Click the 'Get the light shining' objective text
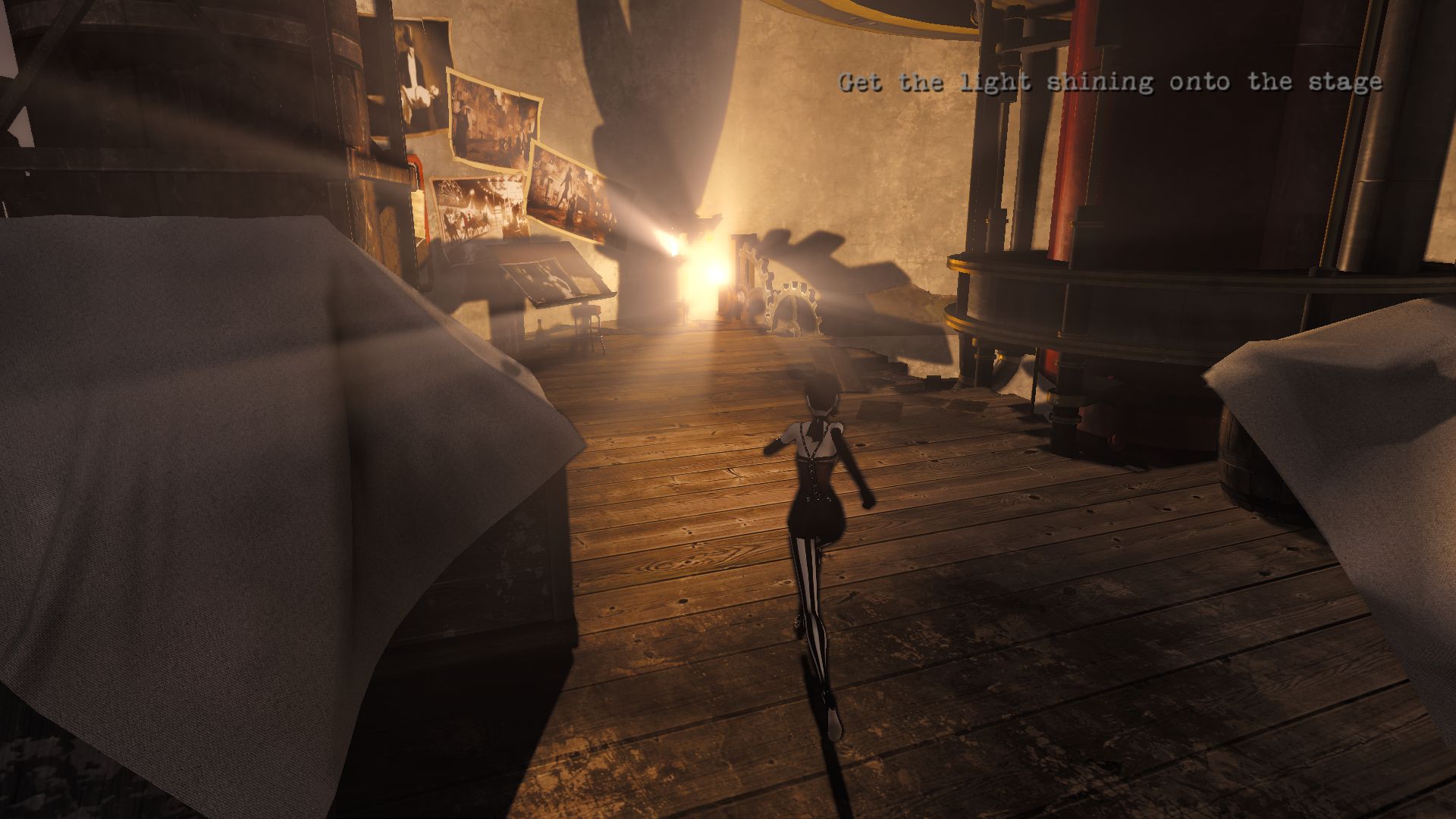1456x819 pixels. tap(1109, 83)
